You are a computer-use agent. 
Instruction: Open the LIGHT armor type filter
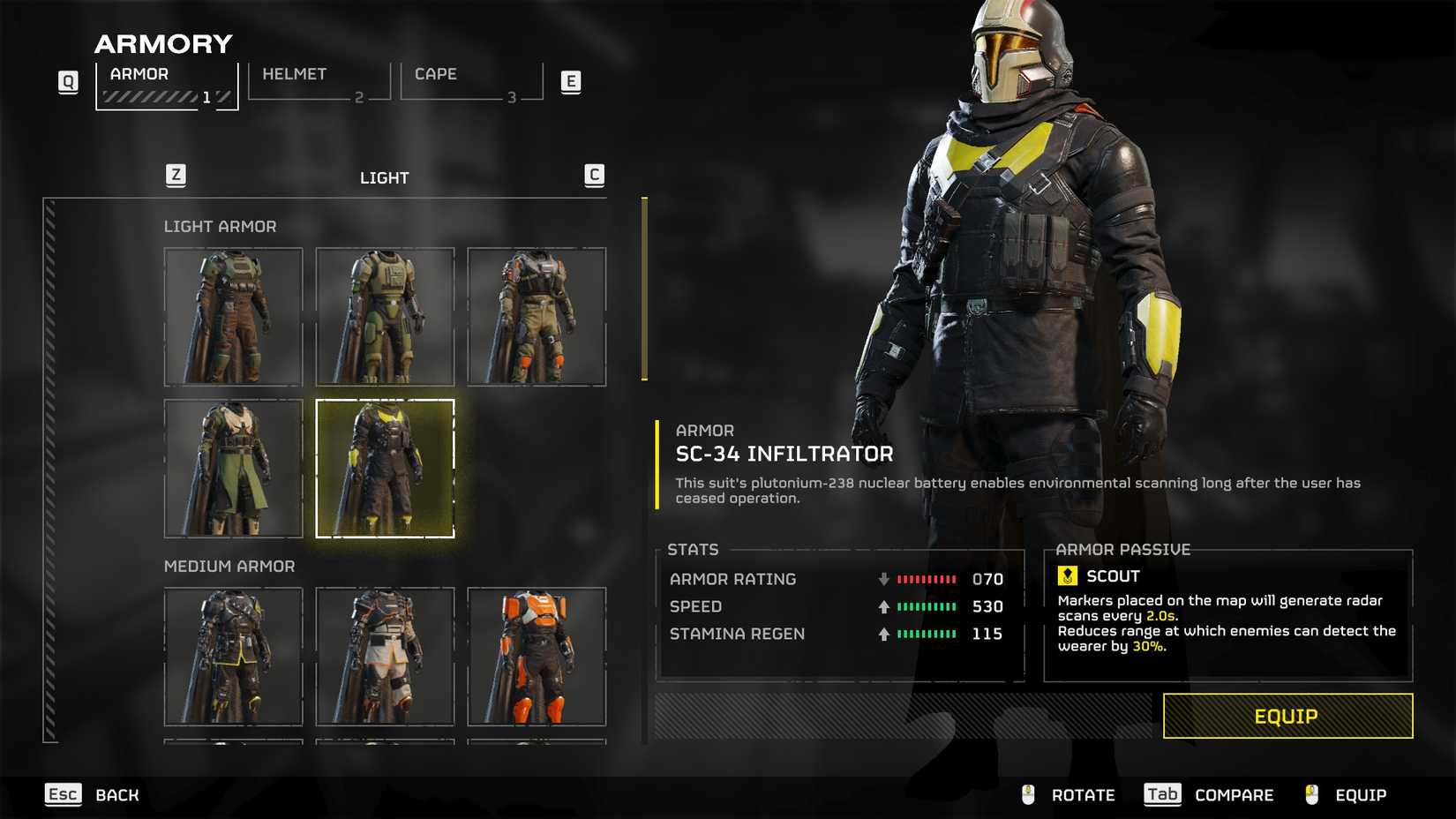(x=386, y=177)
